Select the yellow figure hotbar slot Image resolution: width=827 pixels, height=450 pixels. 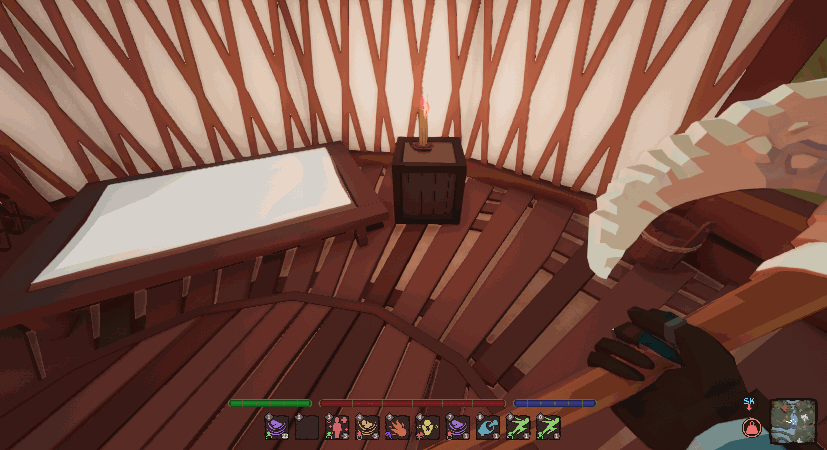(x=428, y=427)
